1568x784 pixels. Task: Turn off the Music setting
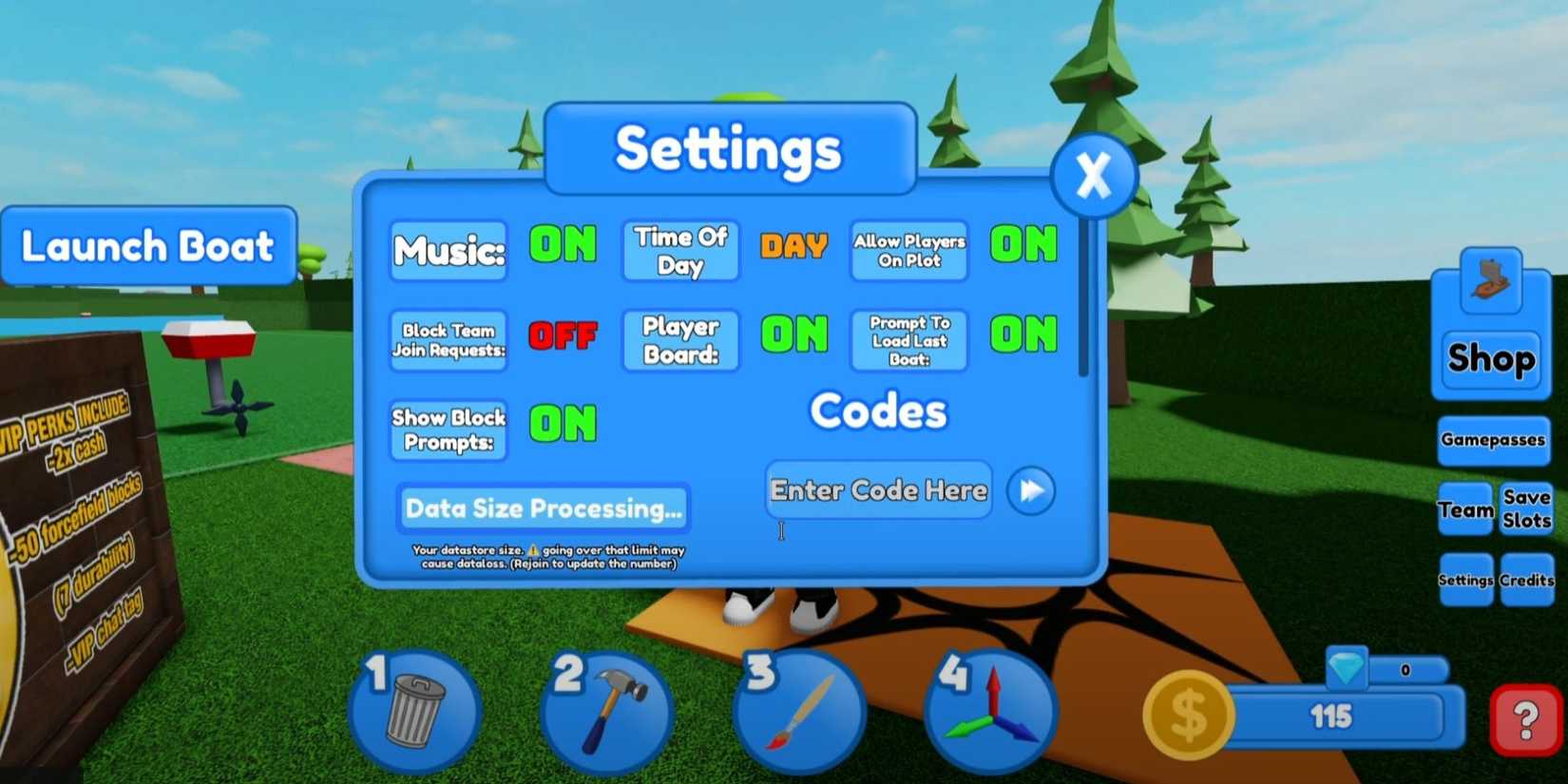(563, 246)
